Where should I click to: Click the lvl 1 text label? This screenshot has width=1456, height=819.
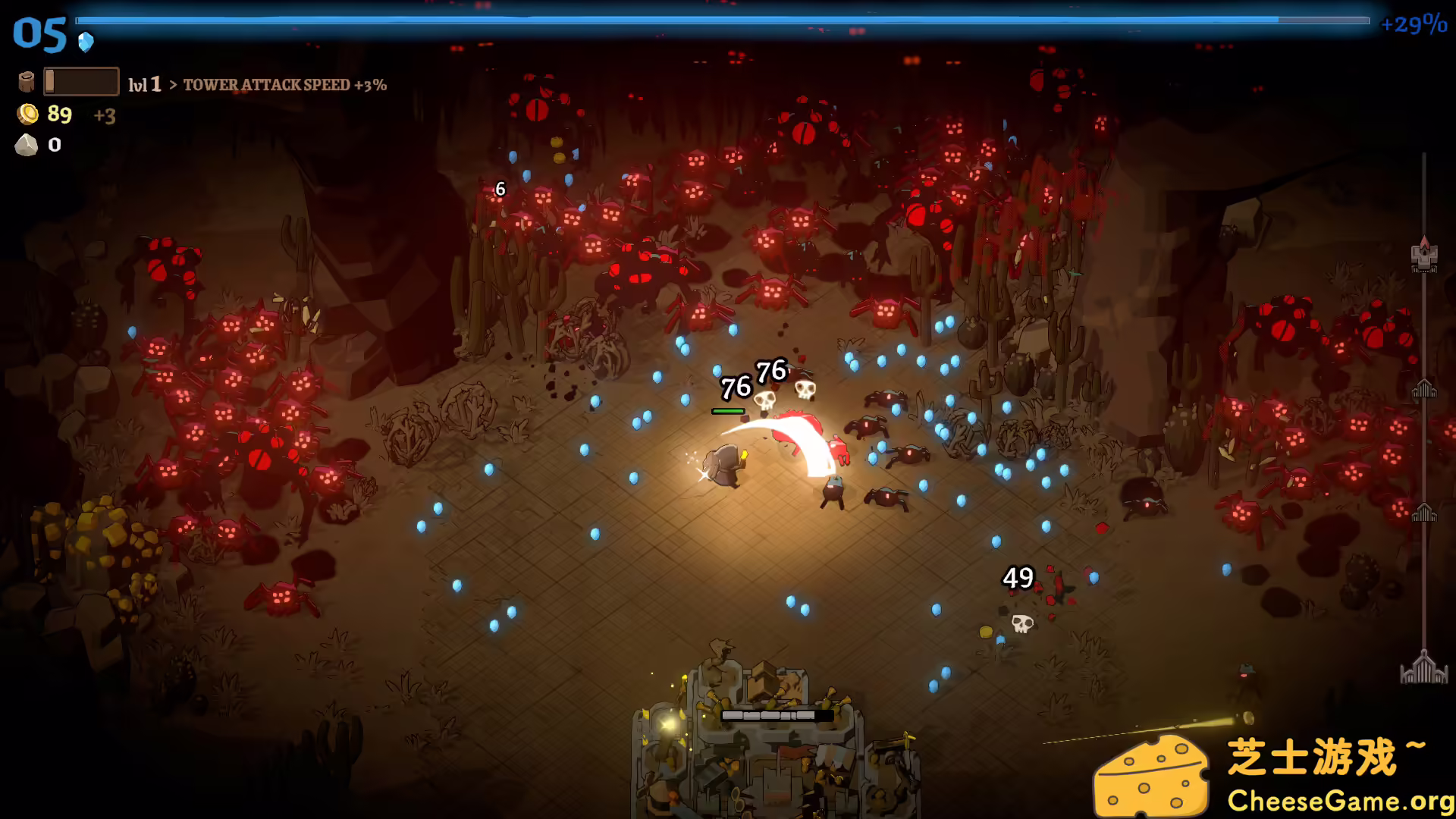(x=146, y=83)
